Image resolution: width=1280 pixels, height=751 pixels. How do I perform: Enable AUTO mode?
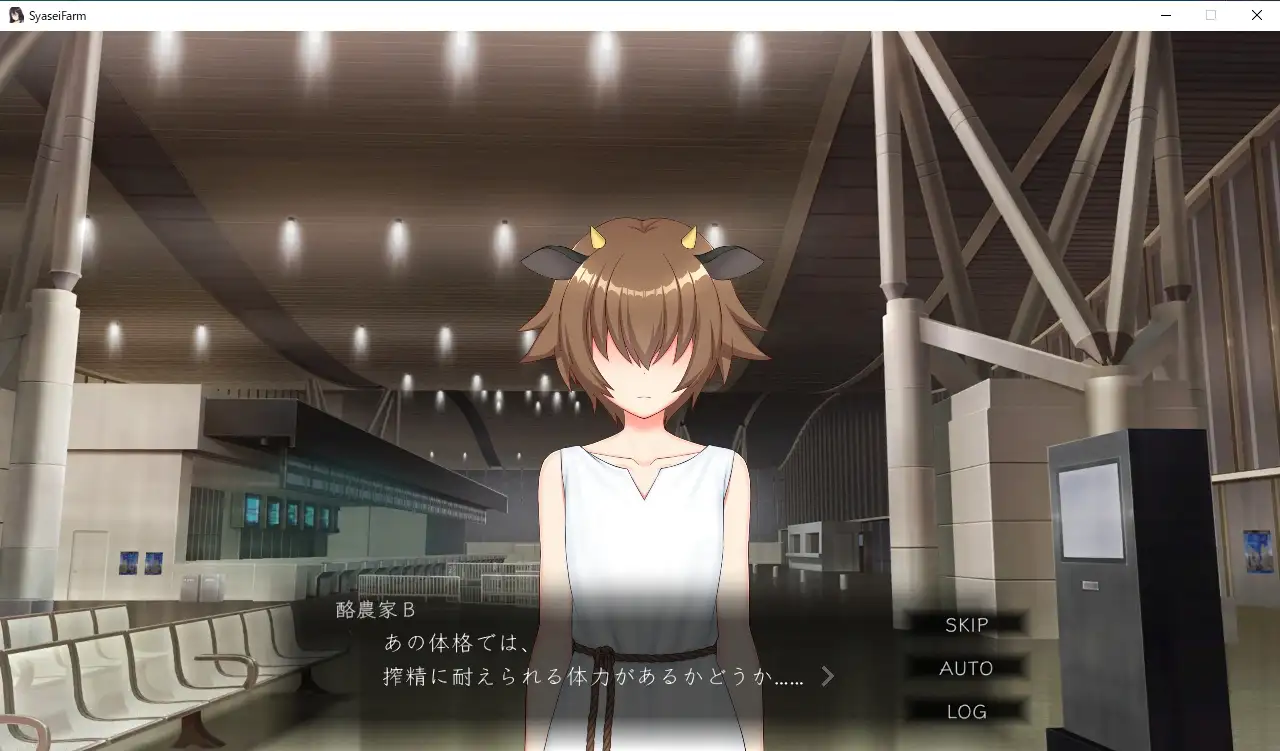coord(966,668)
